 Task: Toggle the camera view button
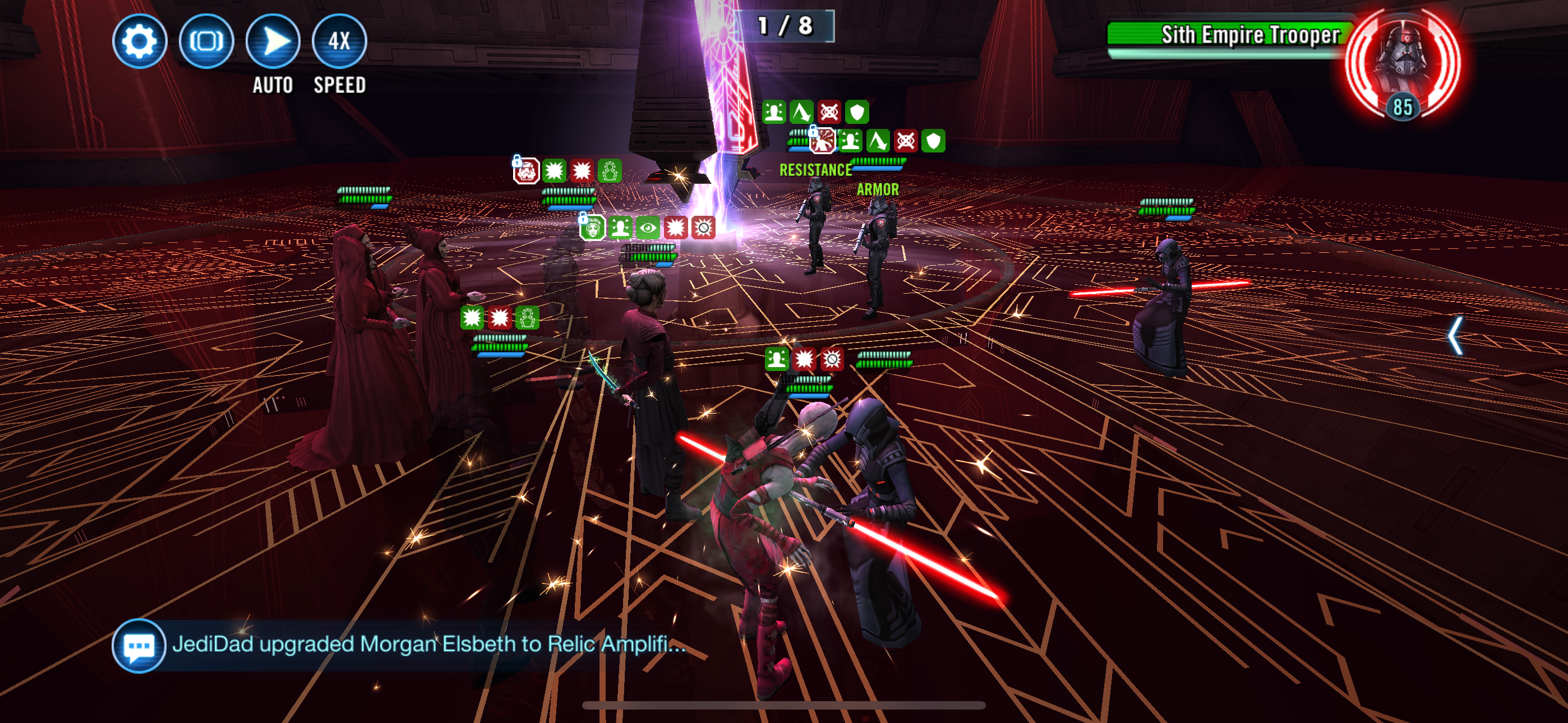pyautogui.click(x=206, y=41)
